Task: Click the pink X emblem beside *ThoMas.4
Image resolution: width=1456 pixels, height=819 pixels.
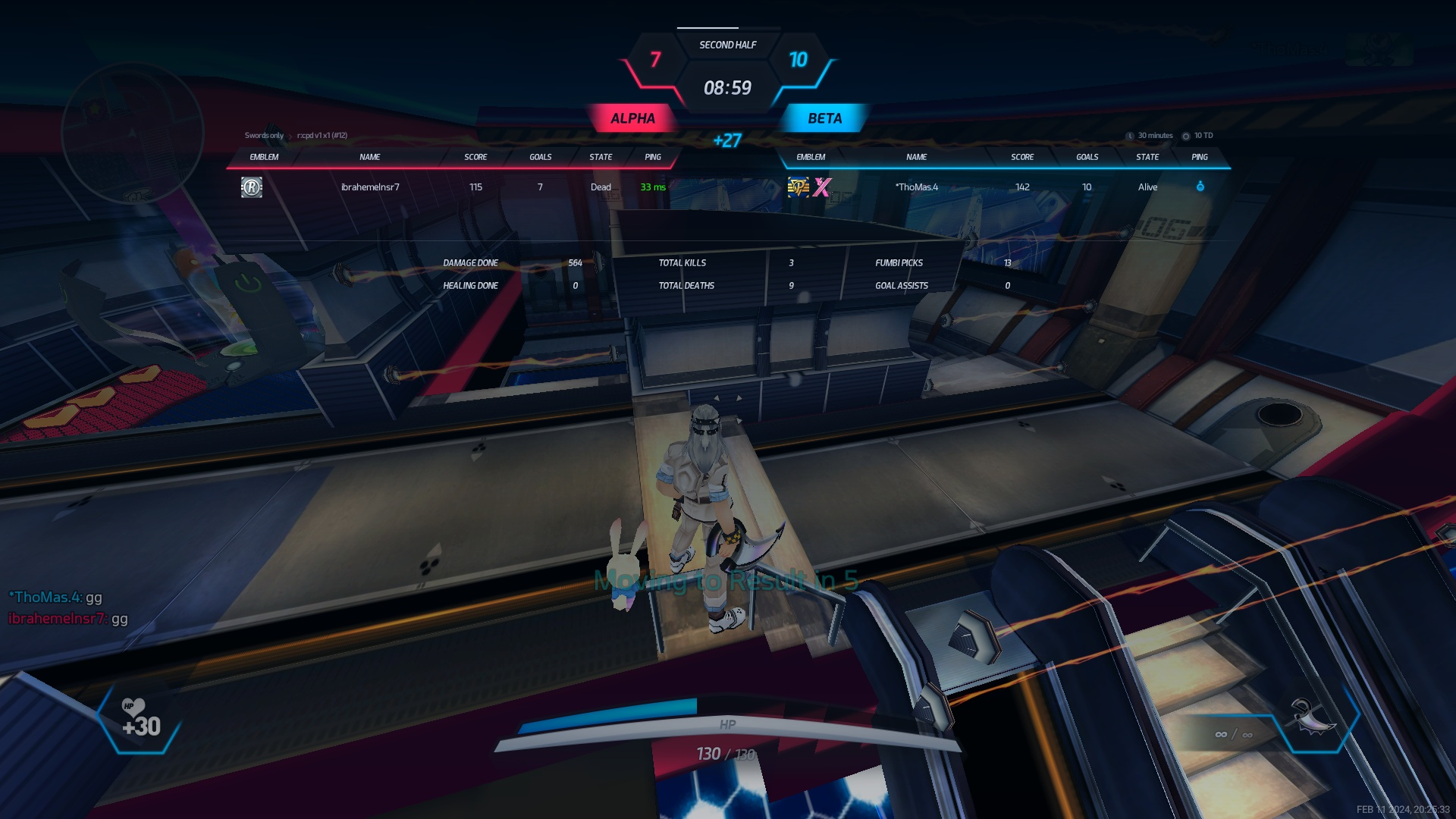Action: coord(822,187)
